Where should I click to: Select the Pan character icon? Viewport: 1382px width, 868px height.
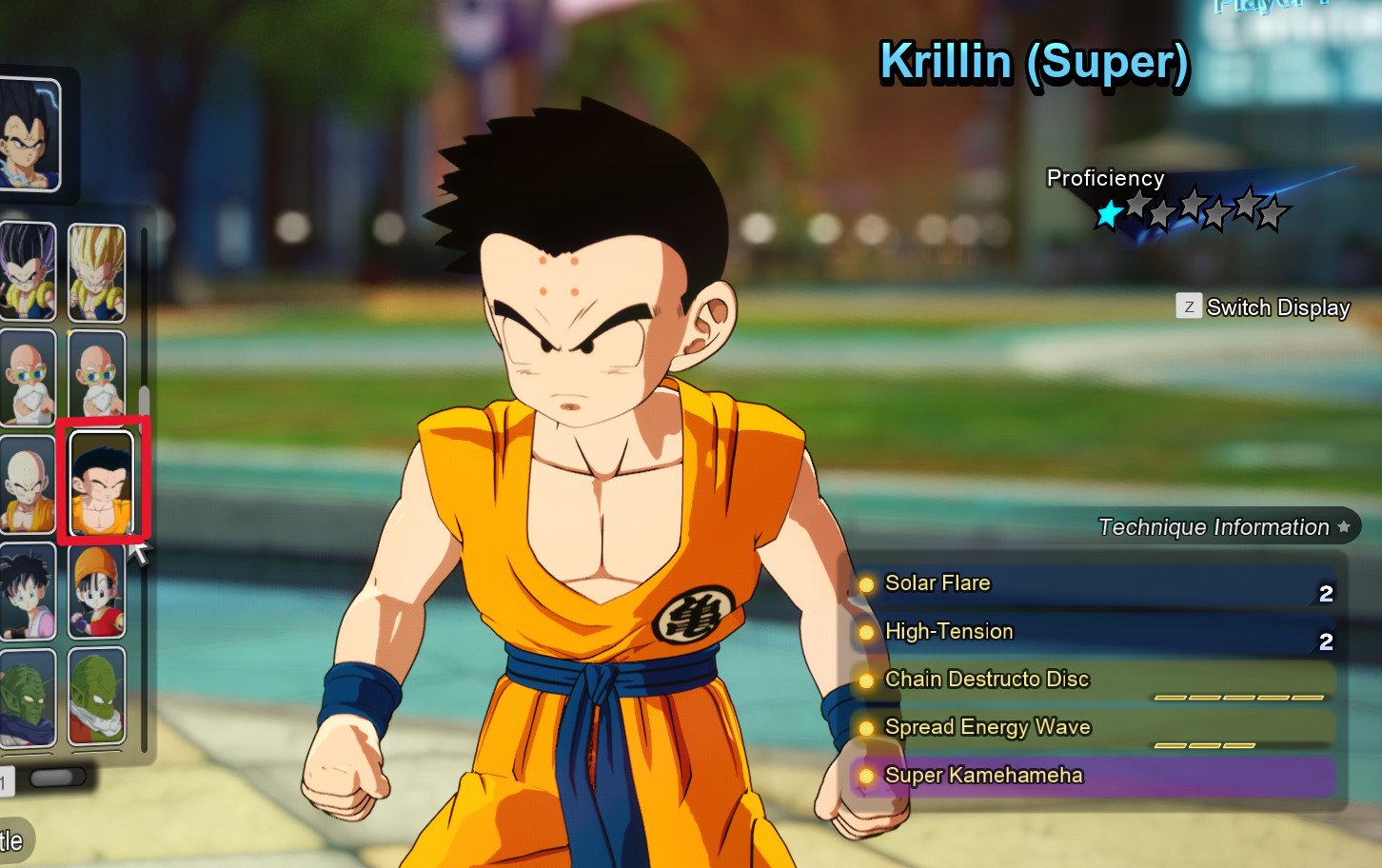[96, 590]
